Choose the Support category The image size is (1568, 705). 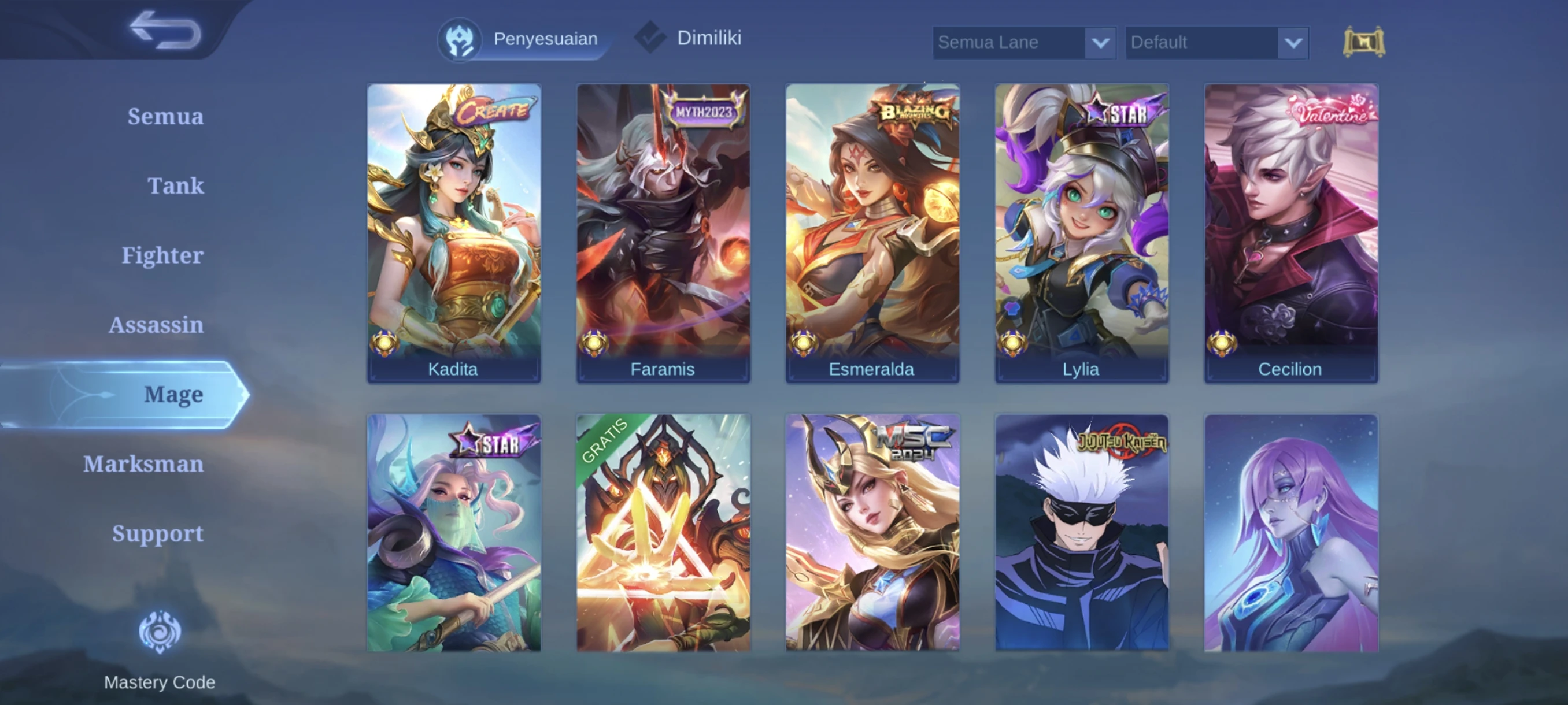point(157,533)
